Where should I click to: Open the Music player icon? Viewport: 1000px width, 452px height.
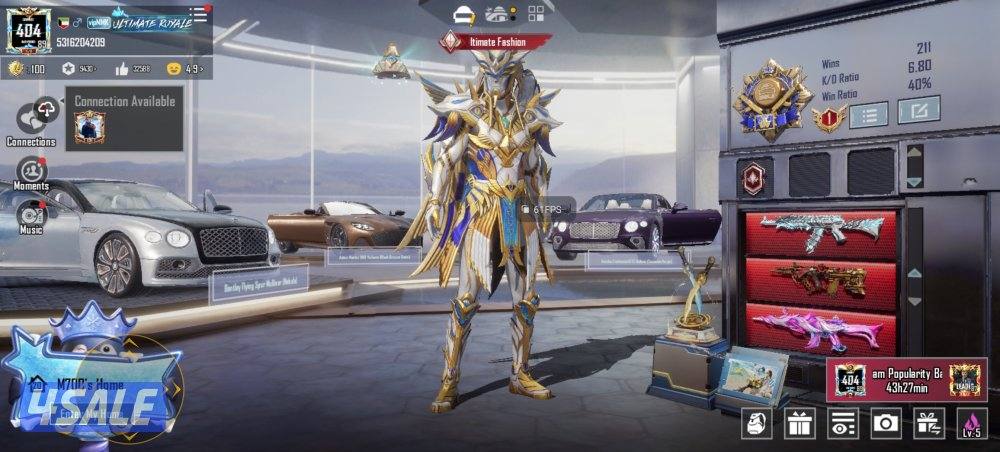coord(31,215)
